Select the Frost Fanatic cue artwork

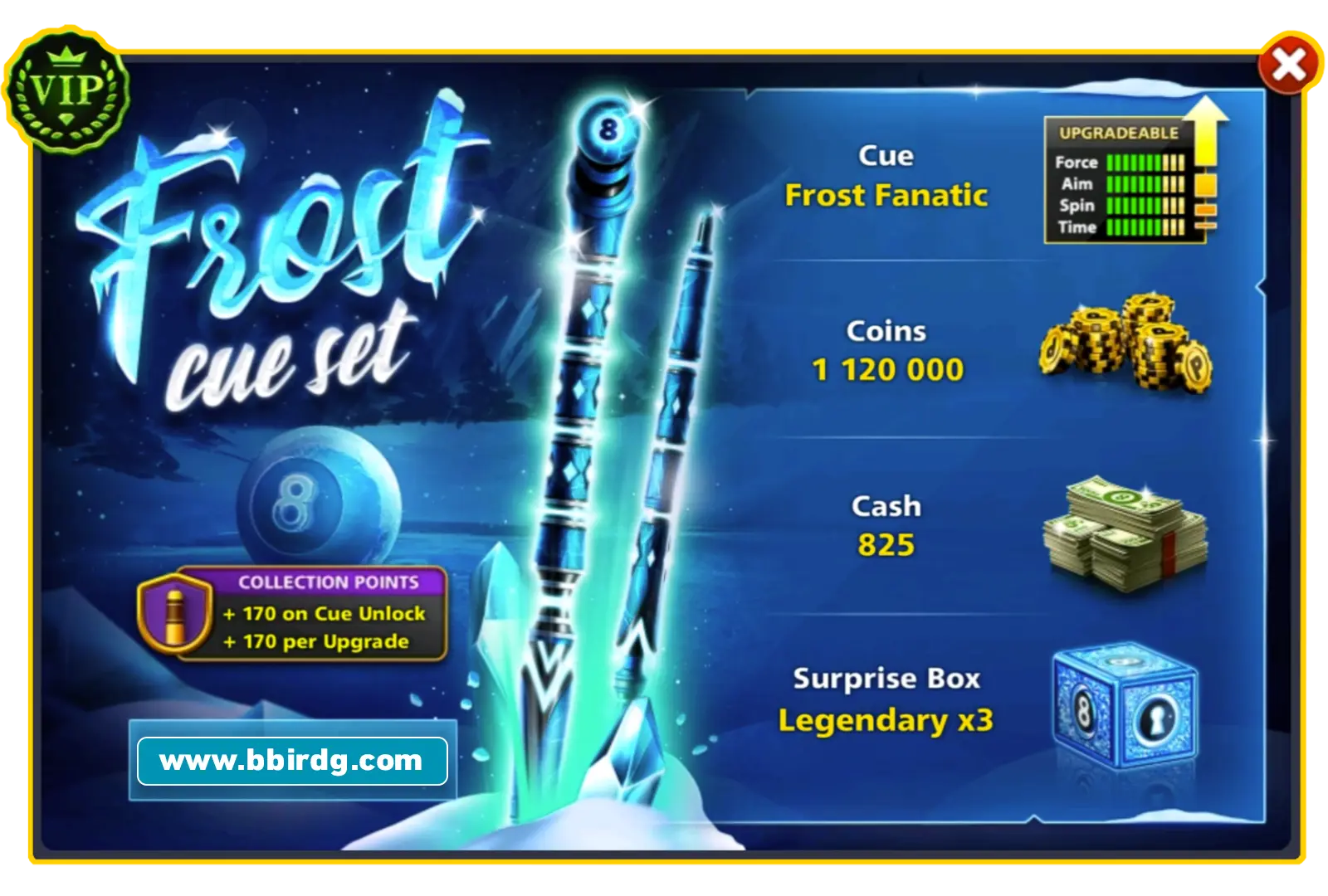pos(581,415)
